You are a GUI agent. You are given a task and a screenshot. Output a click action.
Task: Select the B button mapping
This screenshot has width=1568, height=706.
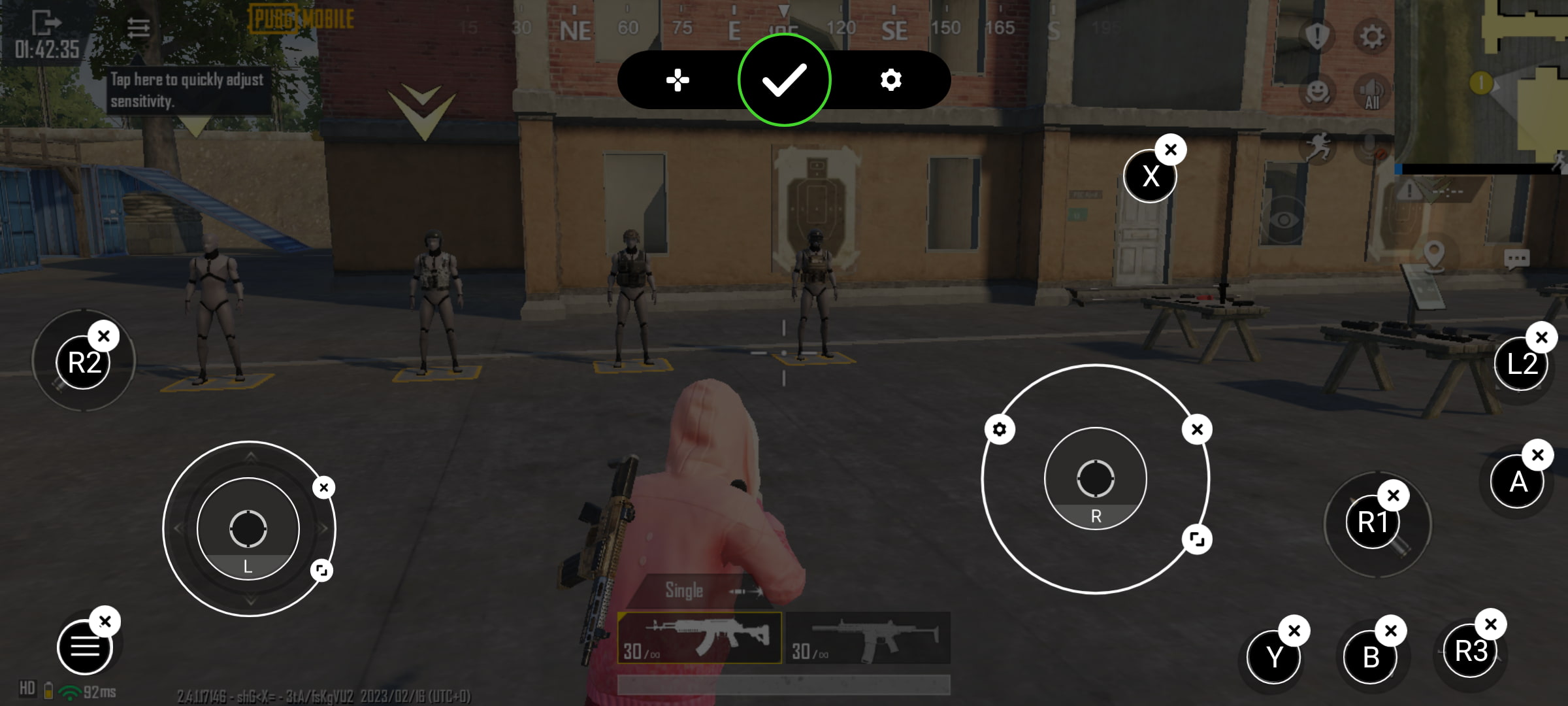pyautogui.click(x=1371, y=657)
